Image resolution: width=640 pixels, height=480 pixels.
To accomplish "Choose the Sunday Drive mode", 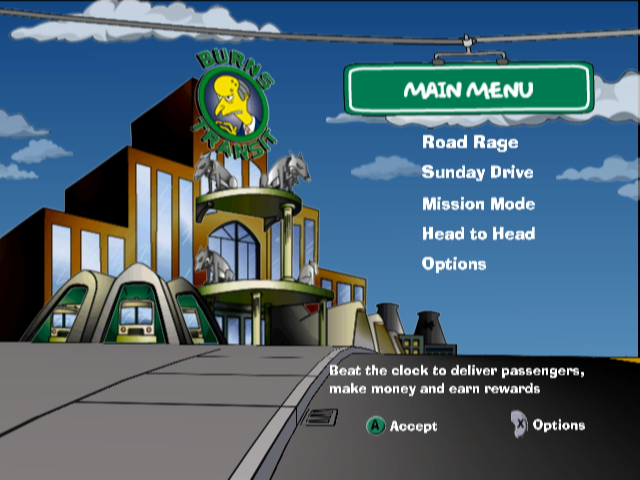I will pos(477,172).
